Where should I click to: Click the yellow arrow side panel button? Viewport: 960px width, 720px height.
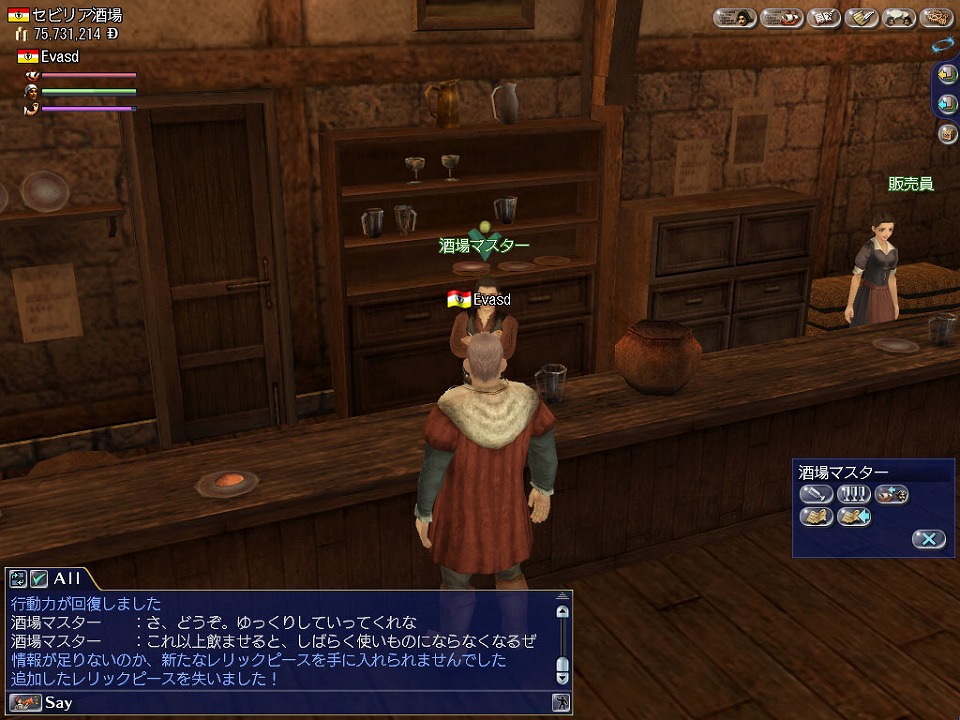tap(948, 74)
